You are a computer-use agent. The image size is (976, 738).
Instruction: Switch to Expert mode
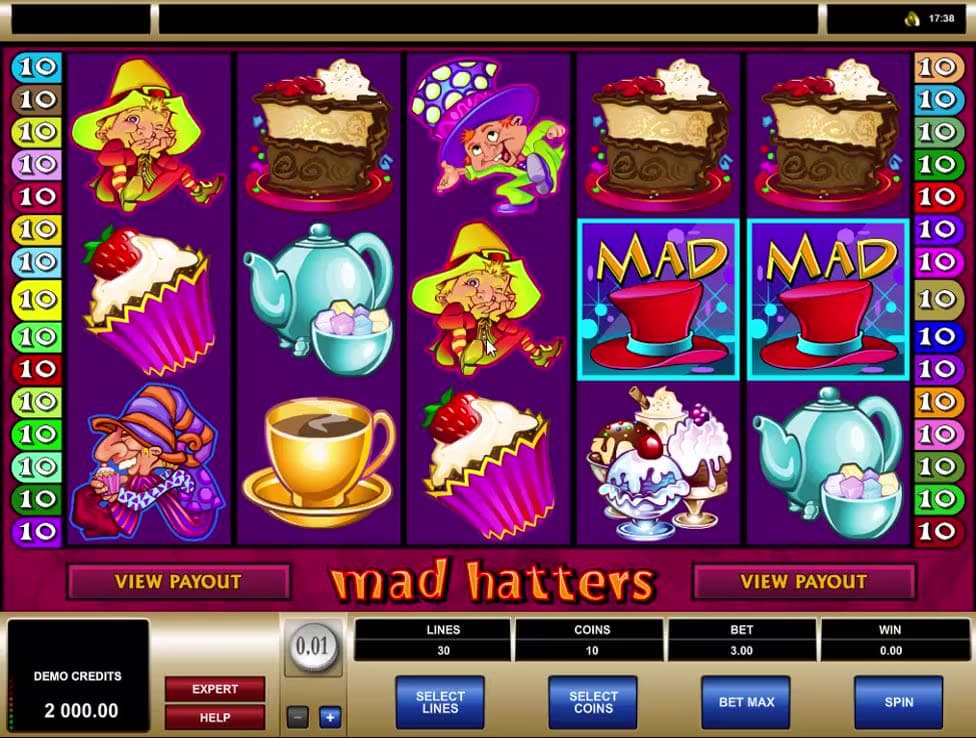(x=215, y=689)
